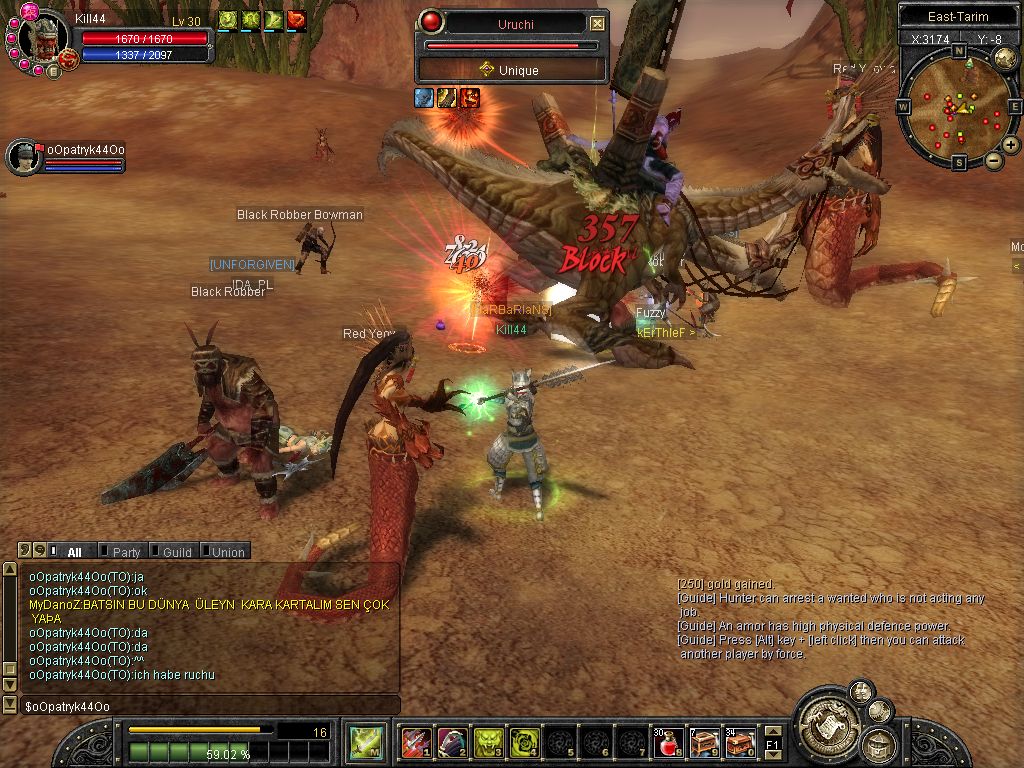Viewport: 1024px width, 768px height.
Task: Zoom in the minimap with plus button
Action: pyautogui.click(x=1011, y=145)
